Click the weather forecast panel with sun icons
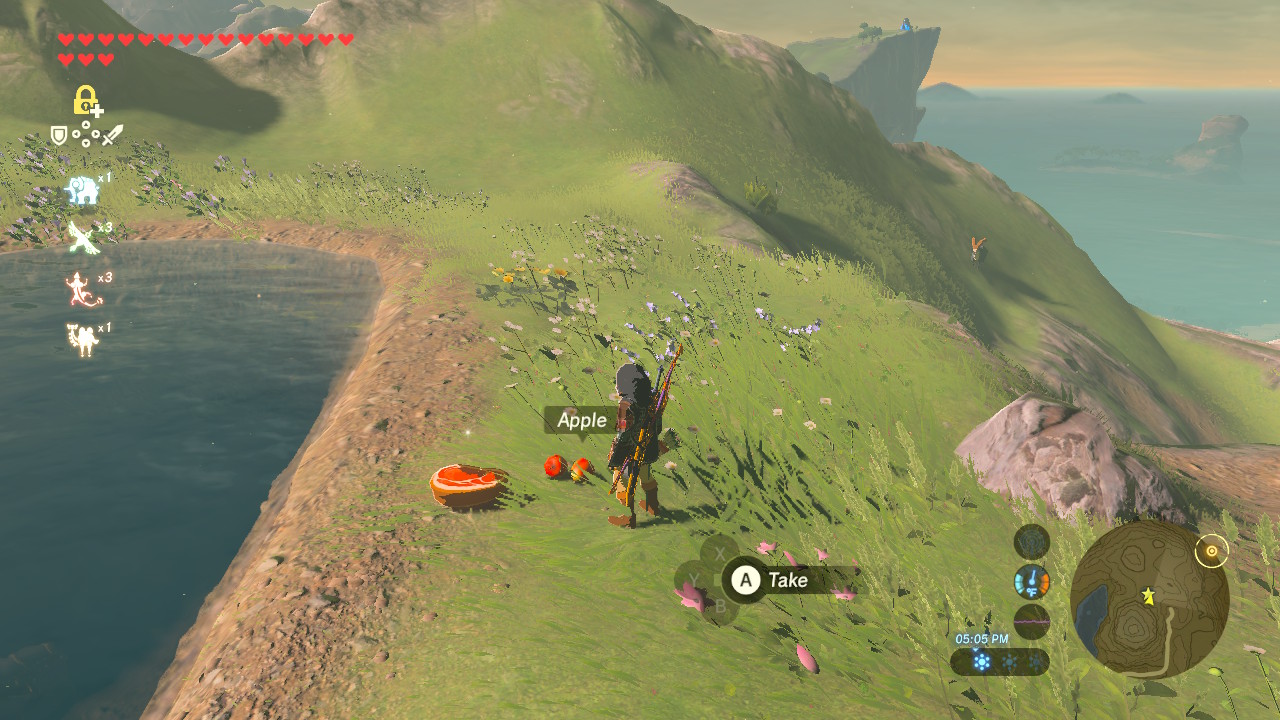Viewport: 1280px width, 720px height. [x=1000, y=662]
